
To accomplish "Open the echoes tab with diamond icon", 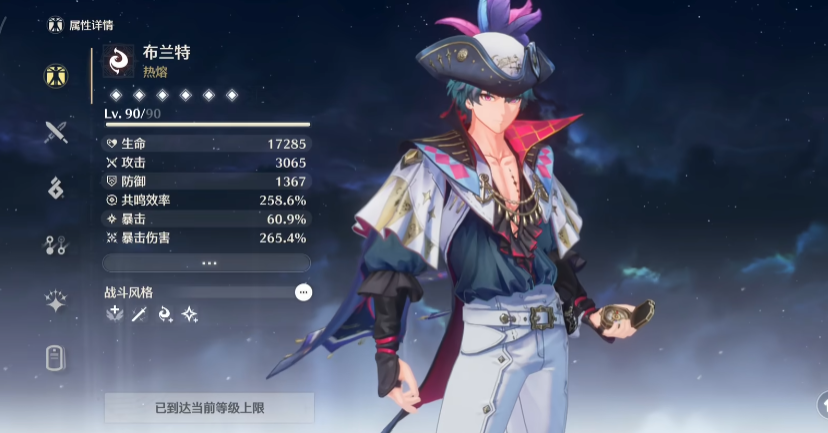I will [57, 187].
